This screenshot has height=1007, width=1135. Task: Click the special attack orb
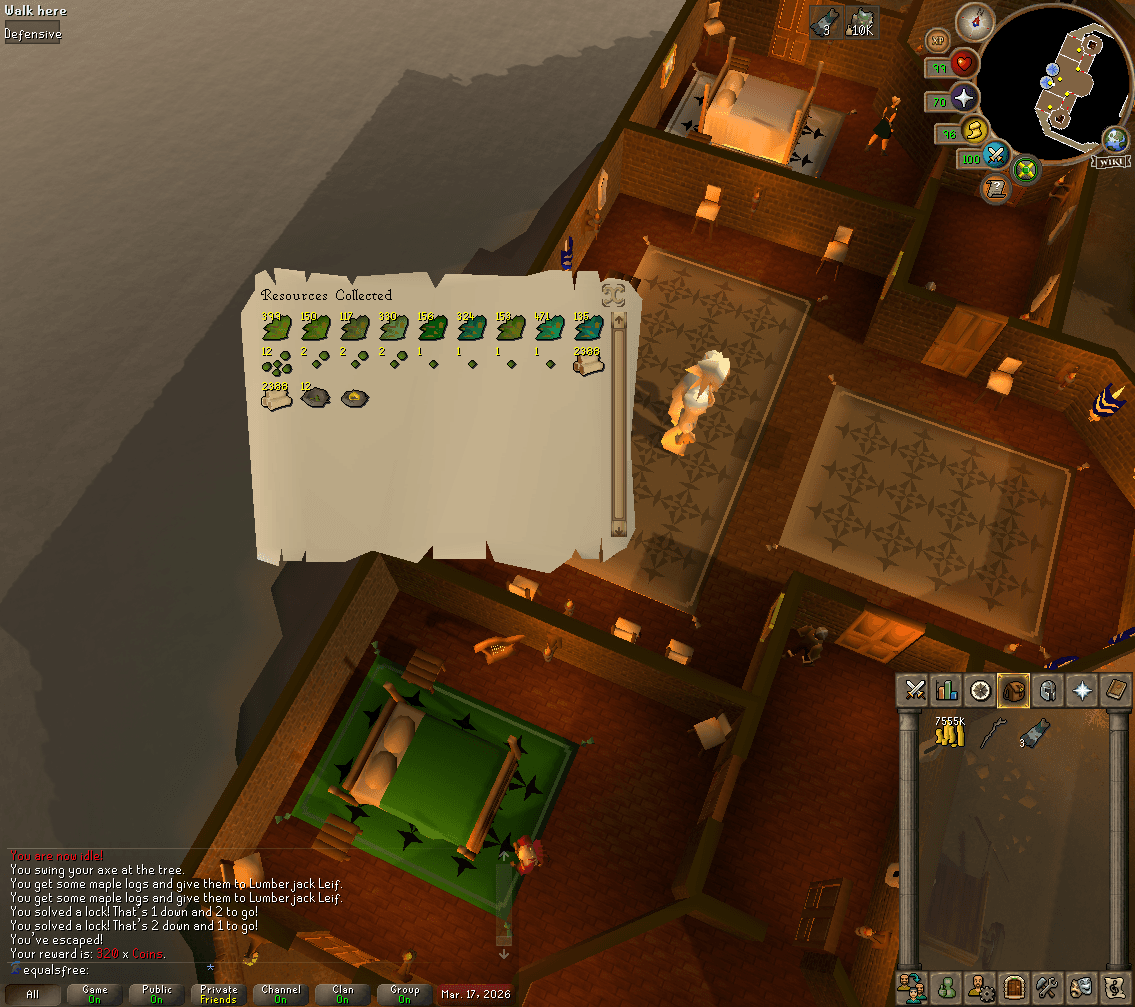(996, 155)
